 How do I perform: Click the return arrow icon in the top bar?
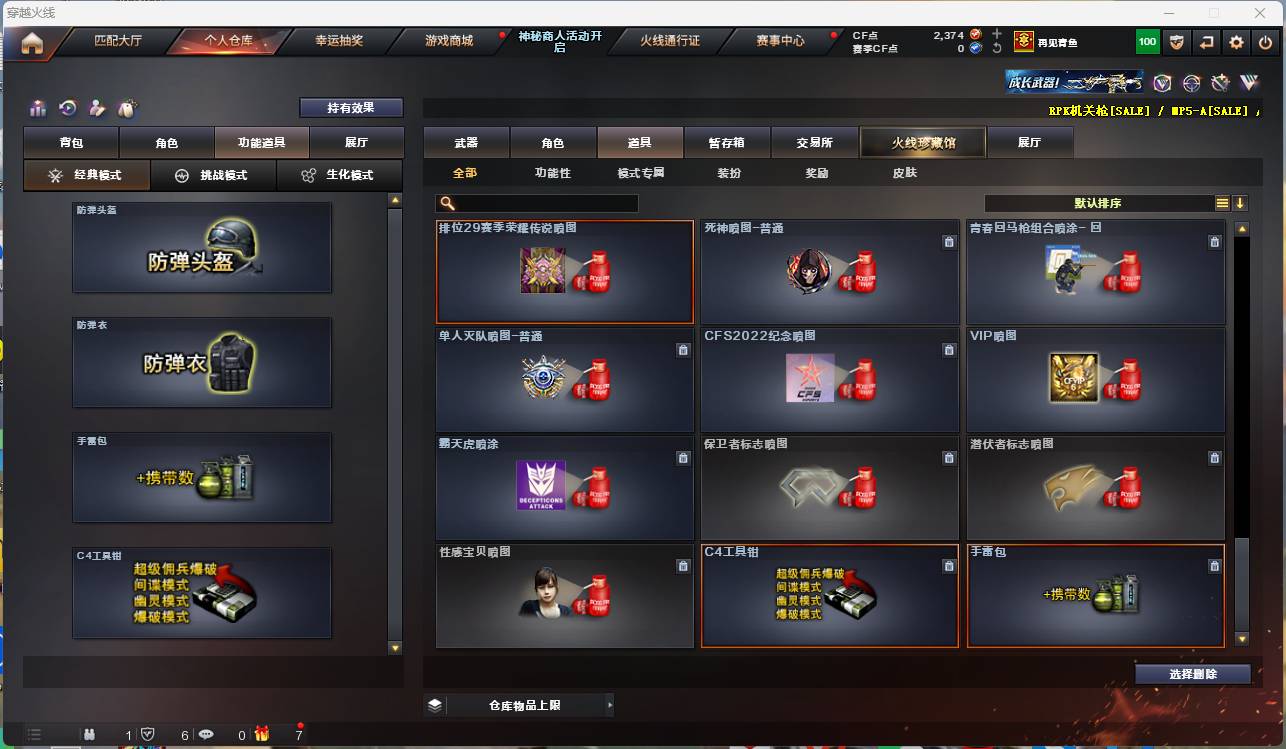click(x=1207, y=42)
